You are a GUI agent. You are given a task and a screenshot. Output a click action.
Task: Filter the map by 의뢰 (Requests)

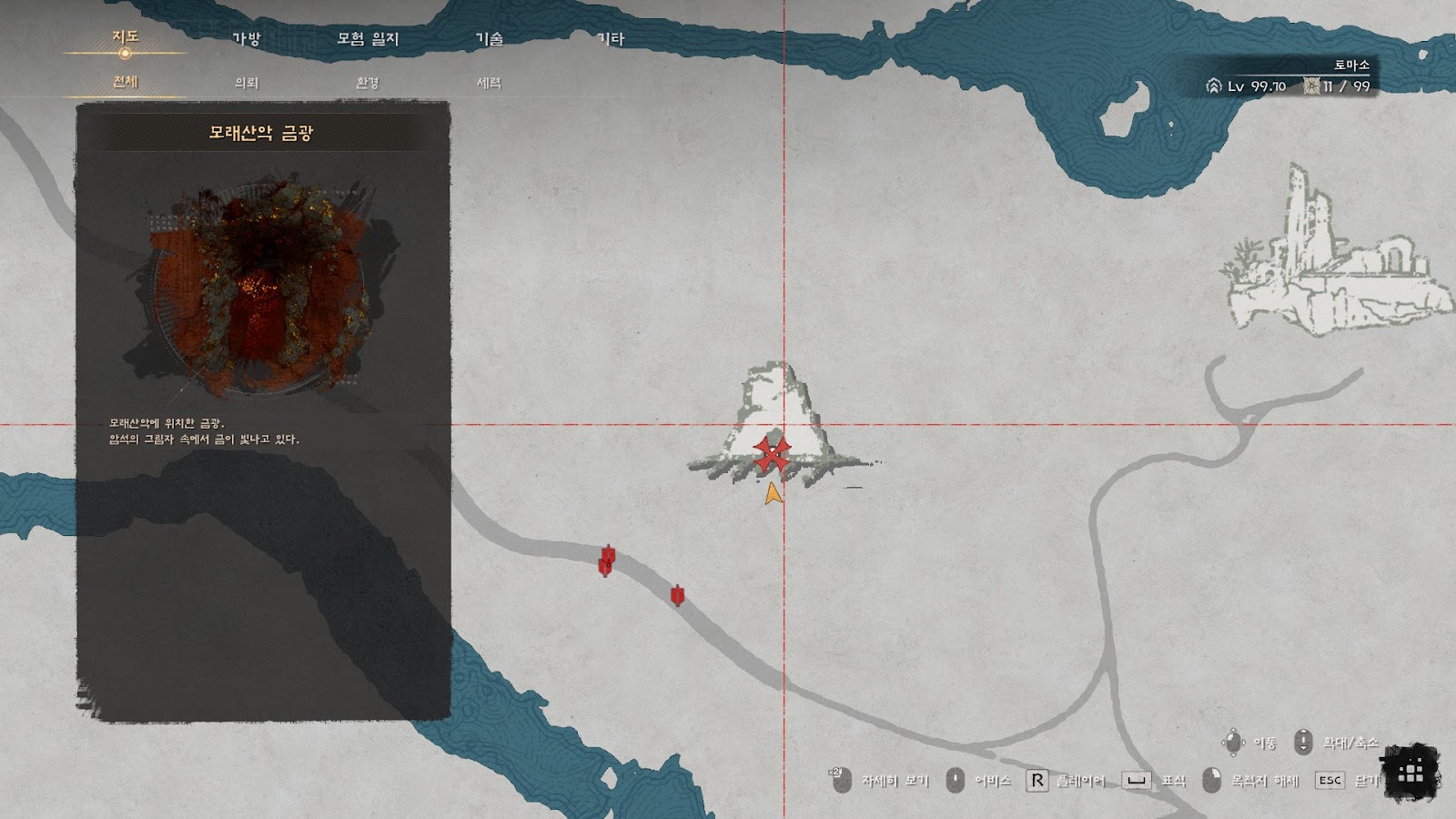pos(247,83)
